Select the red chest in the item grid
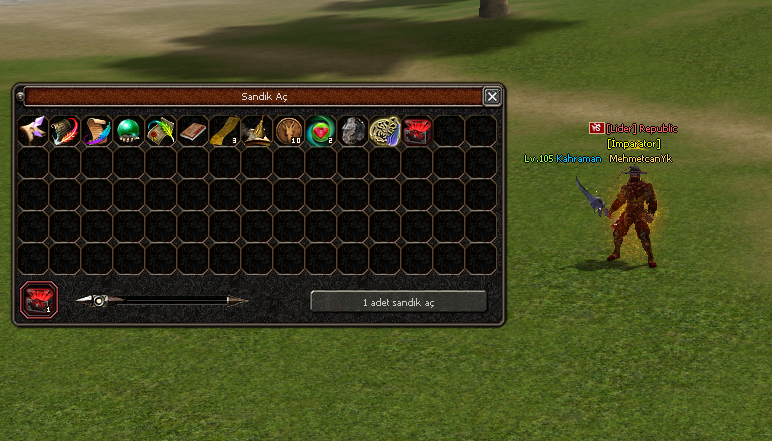This screenshot has height=441, width=772. [x=417, y=131]
